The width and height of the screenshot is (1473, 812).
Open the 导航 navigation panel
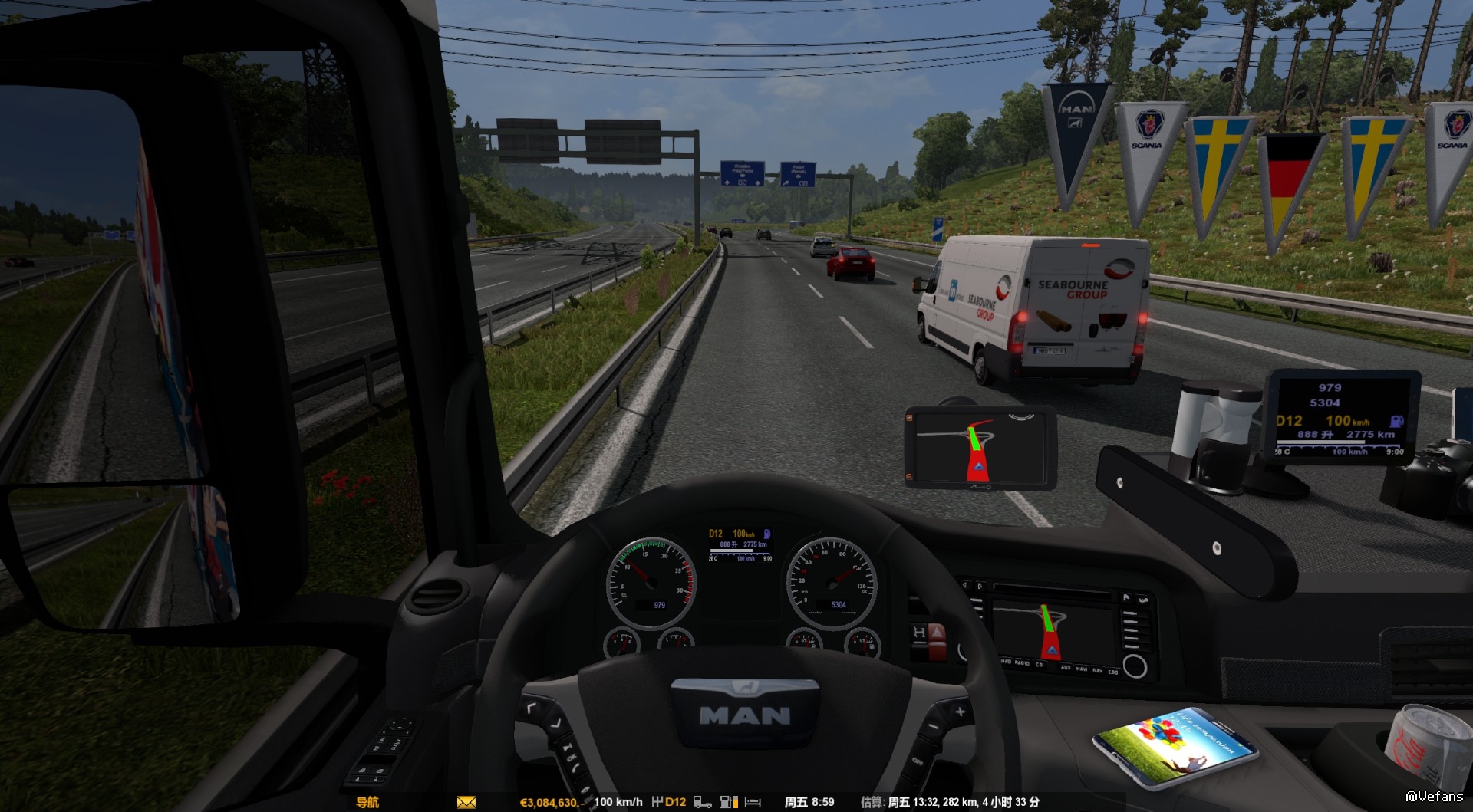tap(367, 802)
